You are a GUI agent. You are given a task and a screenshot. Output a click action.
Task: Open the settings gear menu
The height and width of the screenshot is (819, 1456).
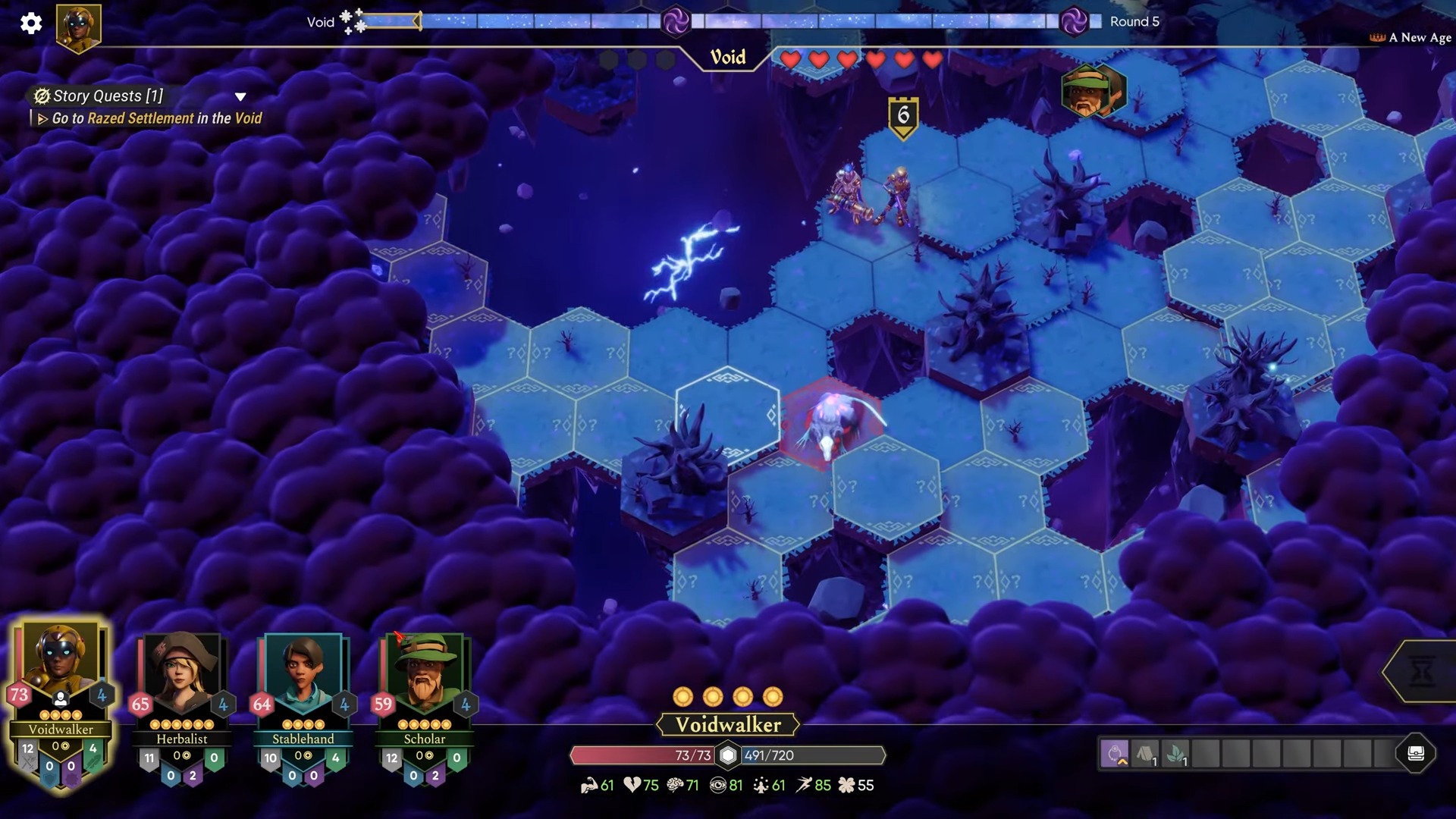tap(31, 24)
